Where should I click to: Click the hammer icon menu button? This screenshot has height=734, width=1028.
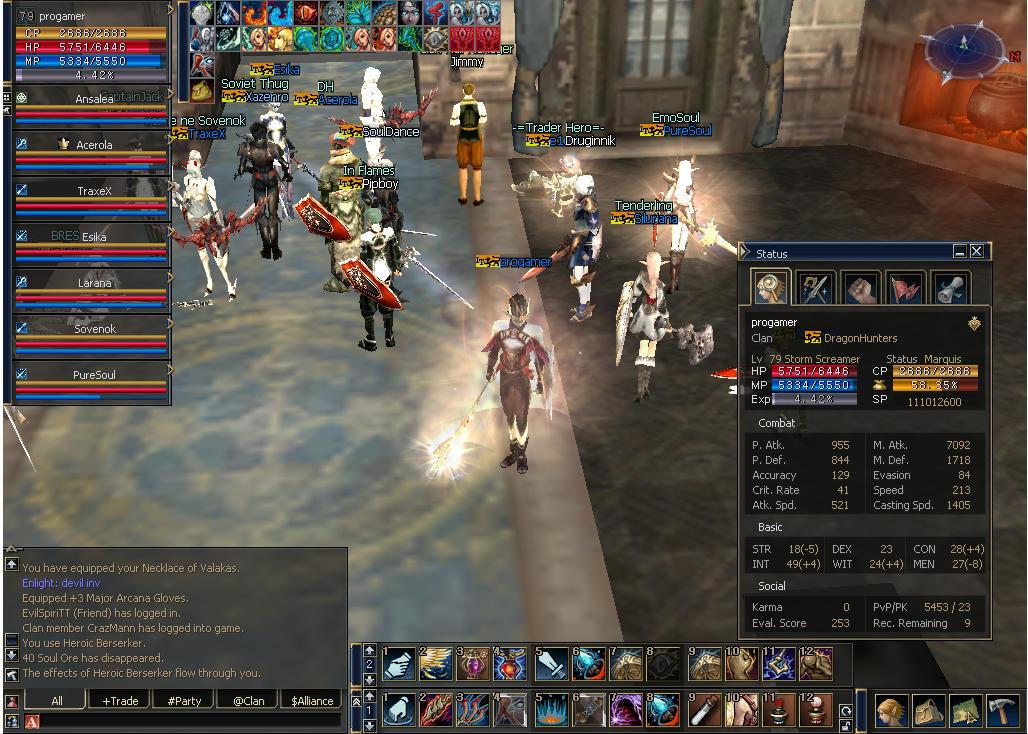pos(1002,710)
